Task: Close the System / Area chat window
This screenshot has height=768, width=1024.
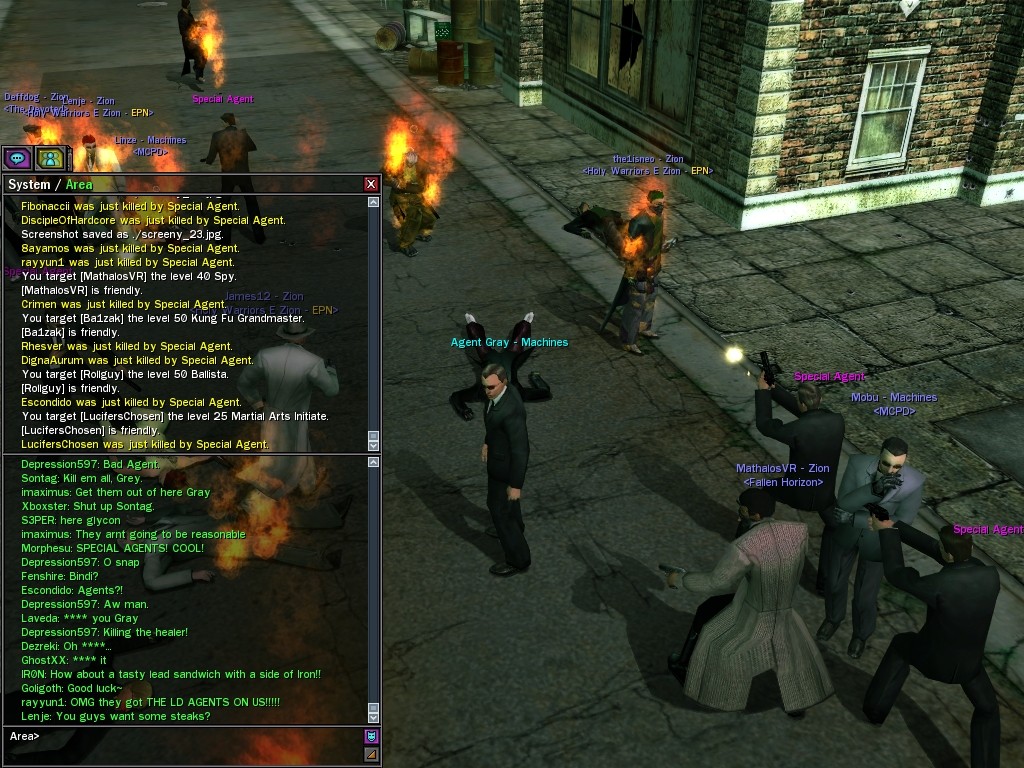Action: [371, 184]
